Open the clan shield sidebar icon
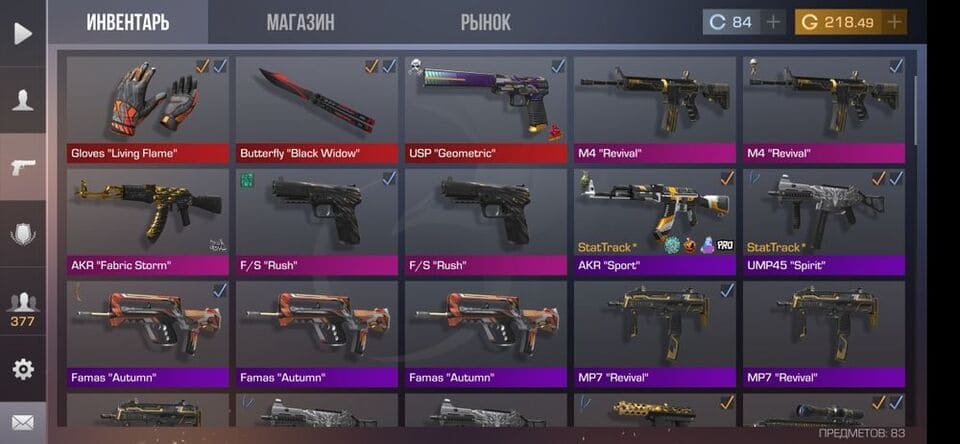 22,235
